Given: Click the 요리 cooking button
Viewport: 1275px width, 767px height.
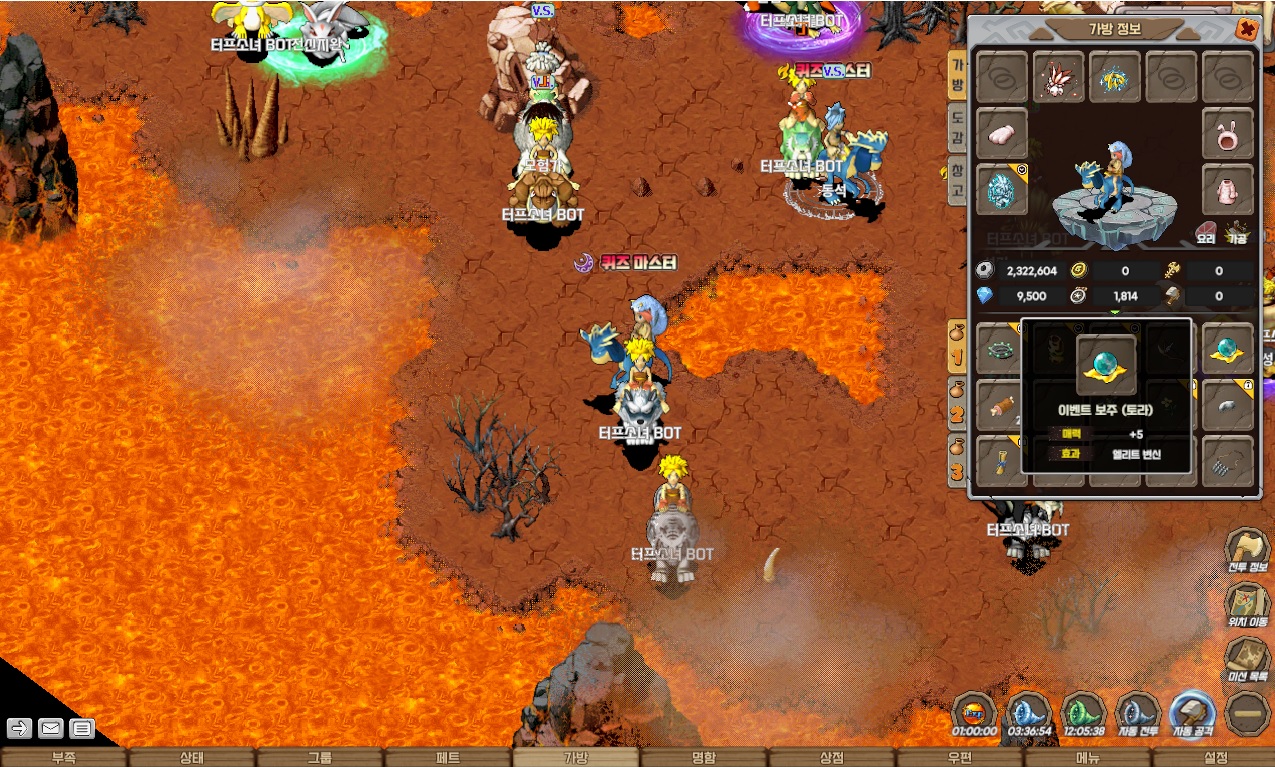Looking at the screenshot, I should (1206, 233).
